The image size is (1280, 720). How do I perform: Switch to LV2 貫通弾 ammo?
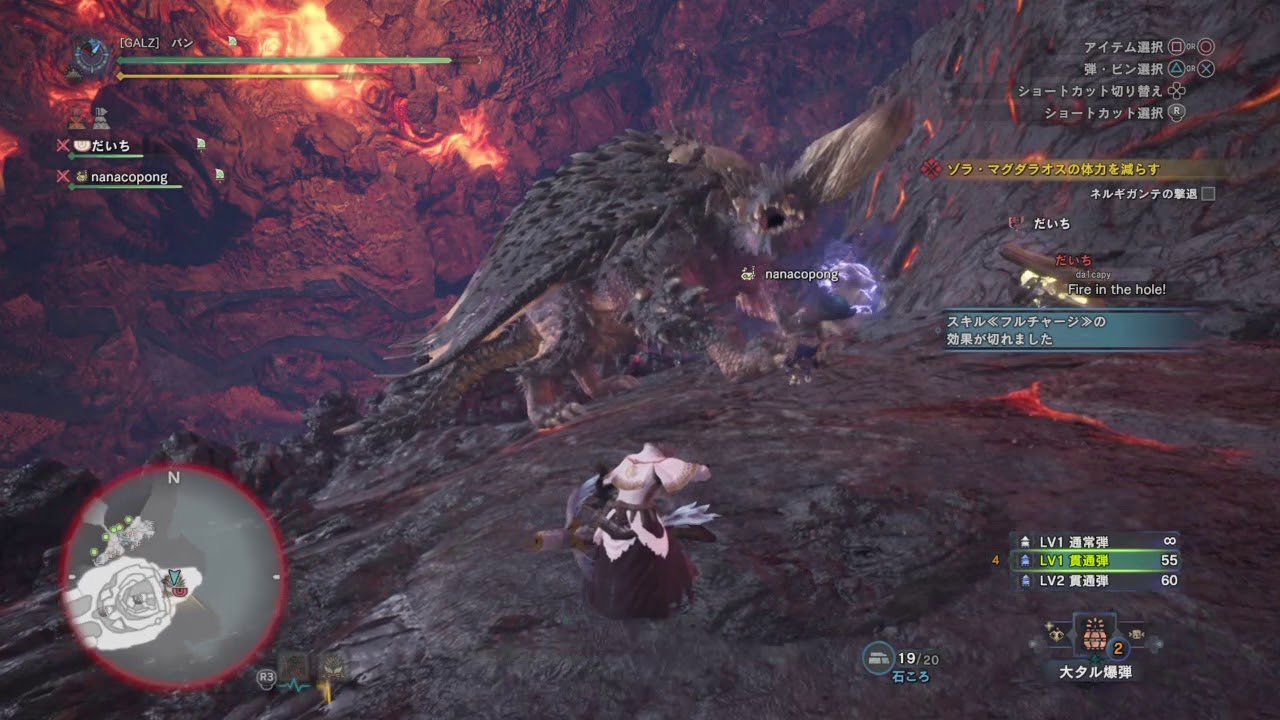pos(1095,581)
